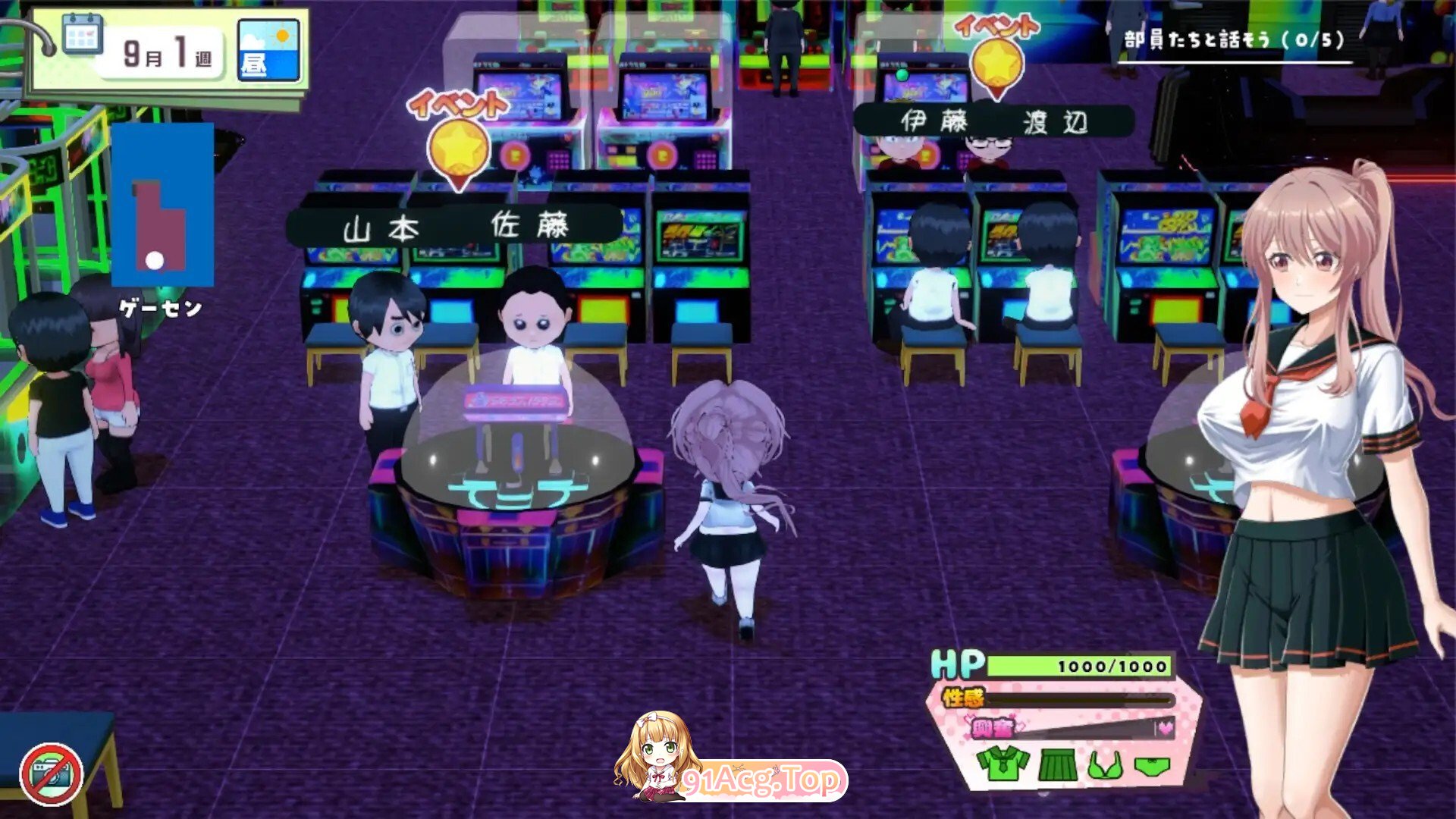Click the event star marker above 山本 and 佐藤
The height and width of the screenshot is (819, 1456).
click(458, 148)
